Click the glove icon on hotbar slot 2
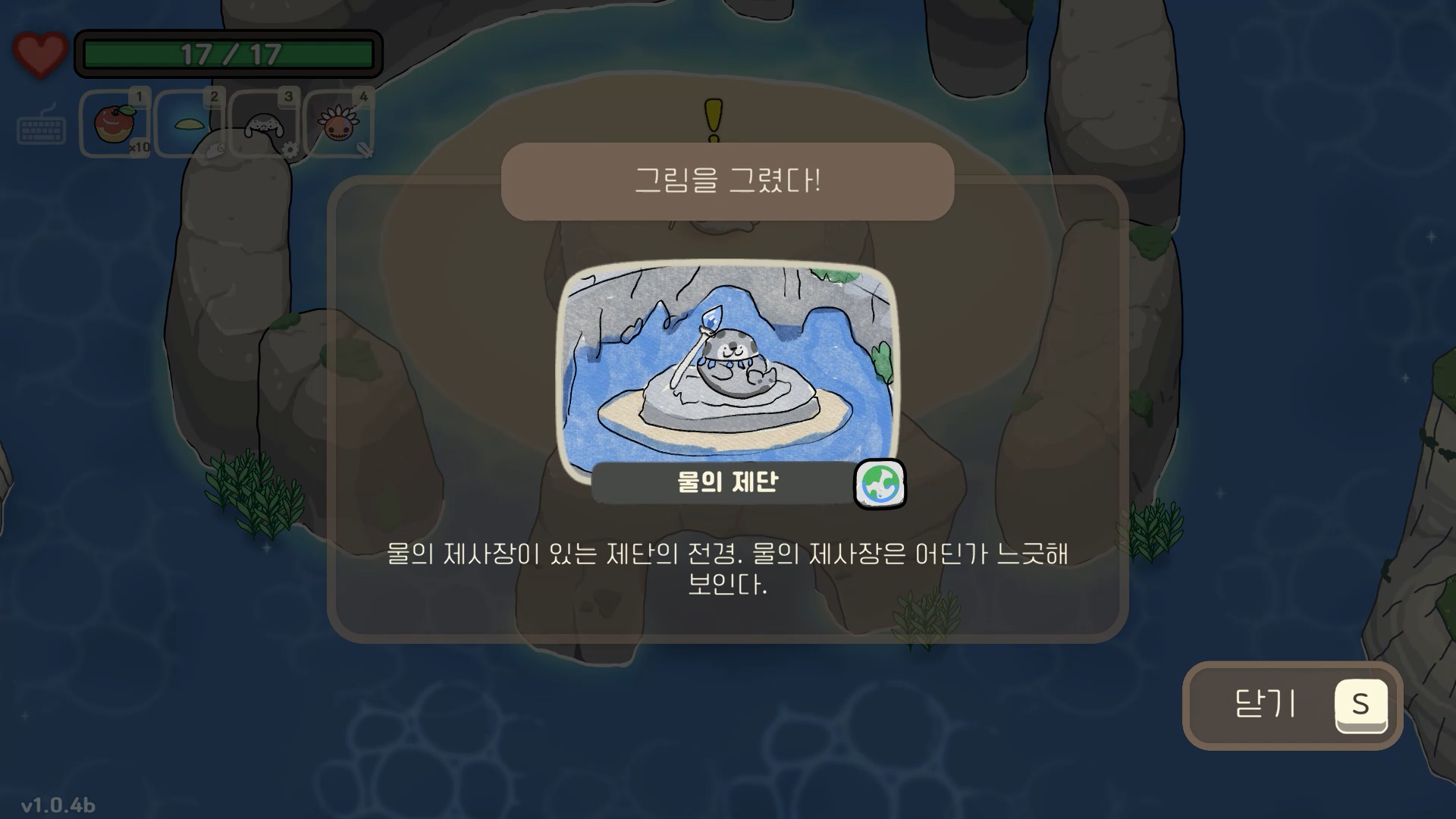Screen dimensions: 1456x819 pyautogui.click(x=215, y=152)
